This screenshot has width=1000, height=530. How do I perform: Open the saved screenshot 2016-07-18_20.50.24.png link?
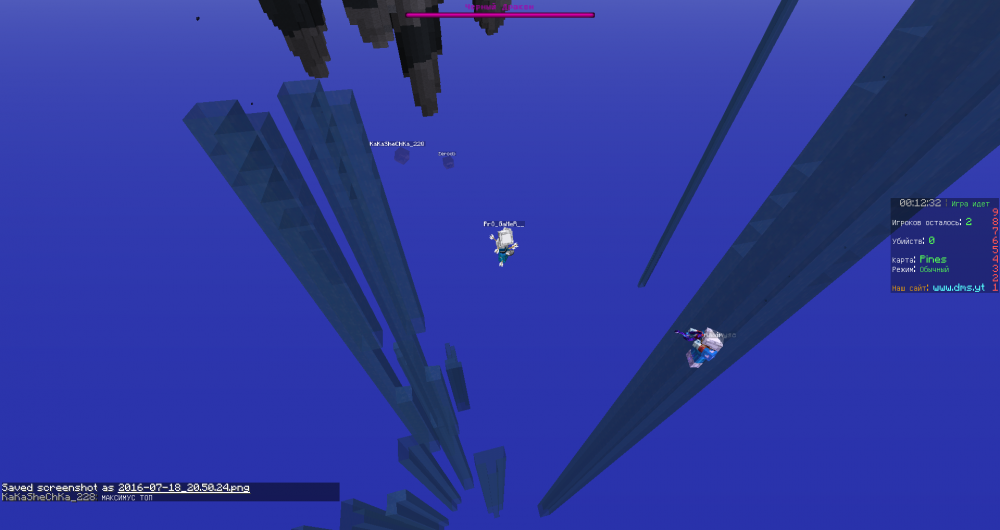click(183, 488)
